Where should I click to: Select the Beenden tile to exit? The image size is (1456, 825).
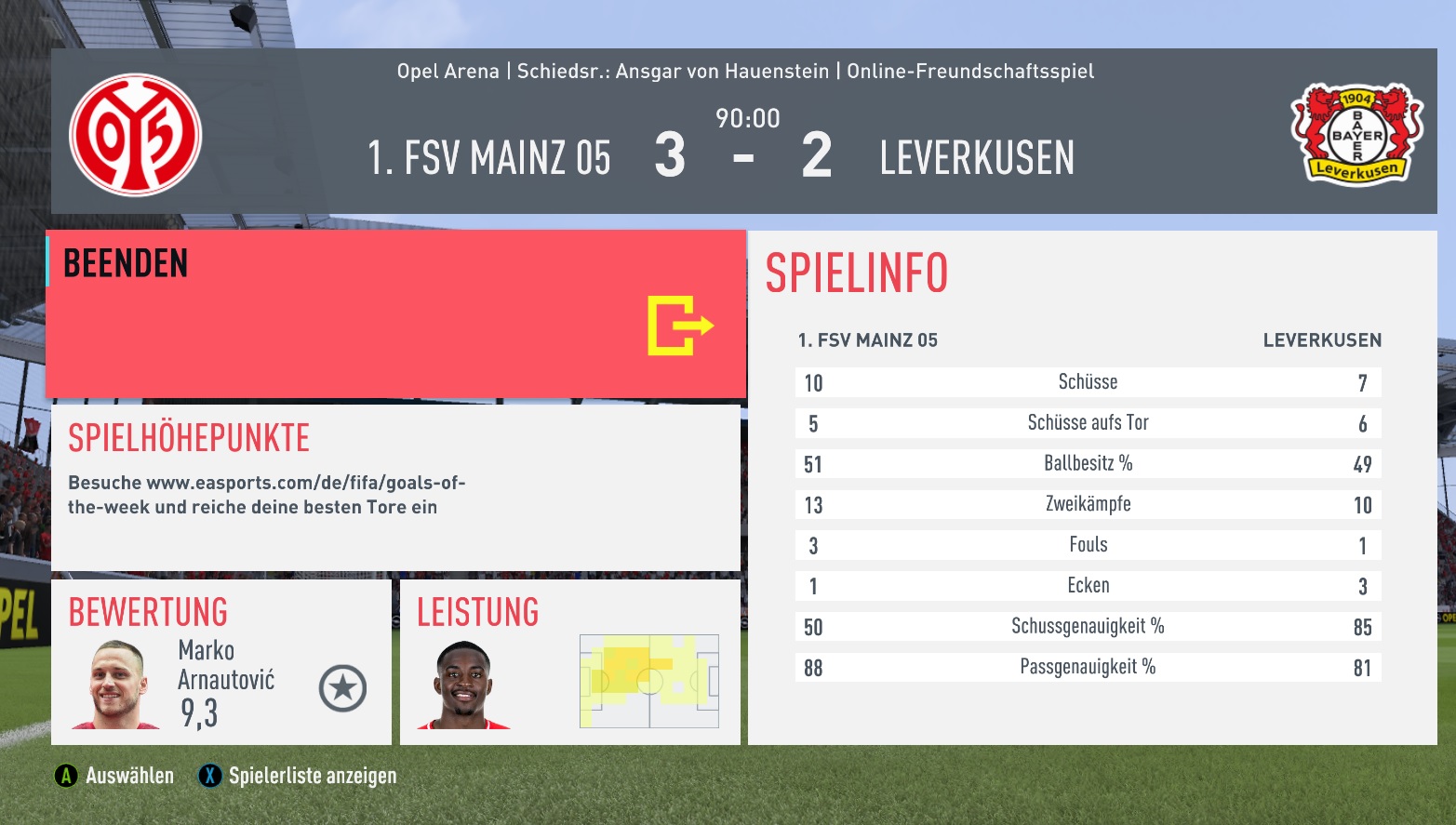395,314
